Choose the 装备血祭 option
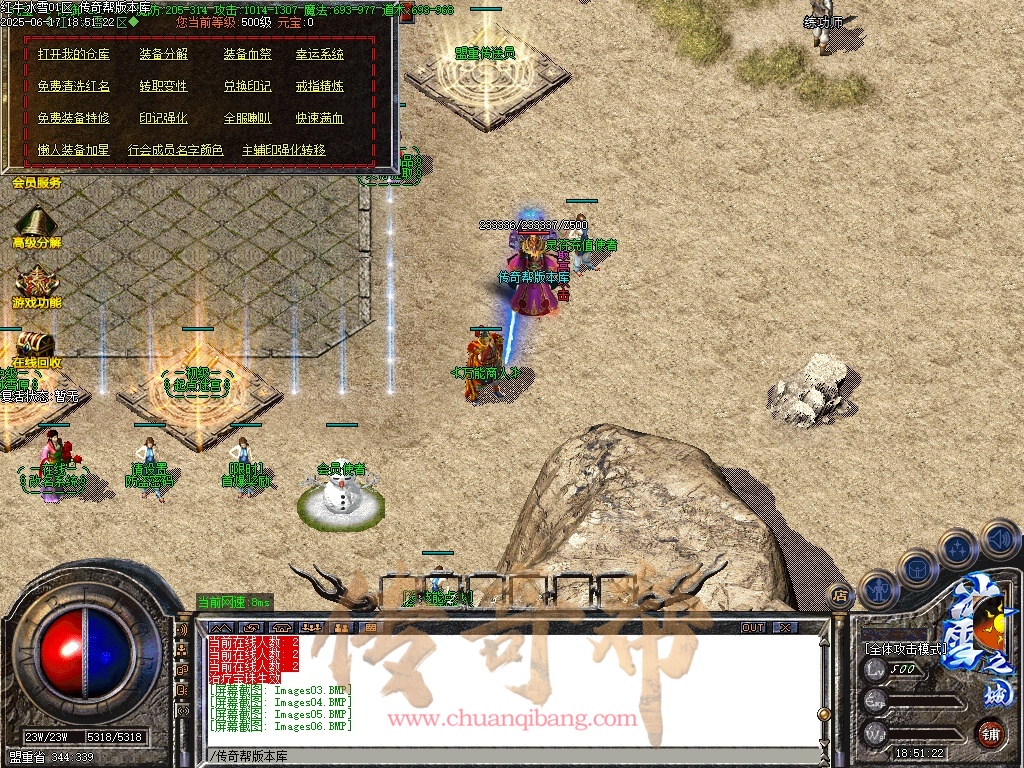This screenshot has width=1024, height=768. 247,54
